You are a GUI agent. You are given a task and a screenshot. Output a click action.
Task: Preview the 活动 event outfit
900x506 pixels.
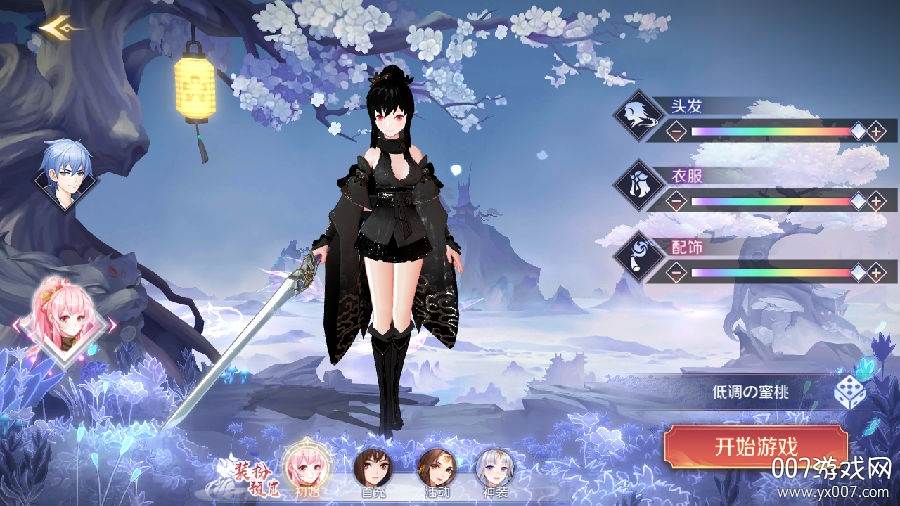(436, 468)
